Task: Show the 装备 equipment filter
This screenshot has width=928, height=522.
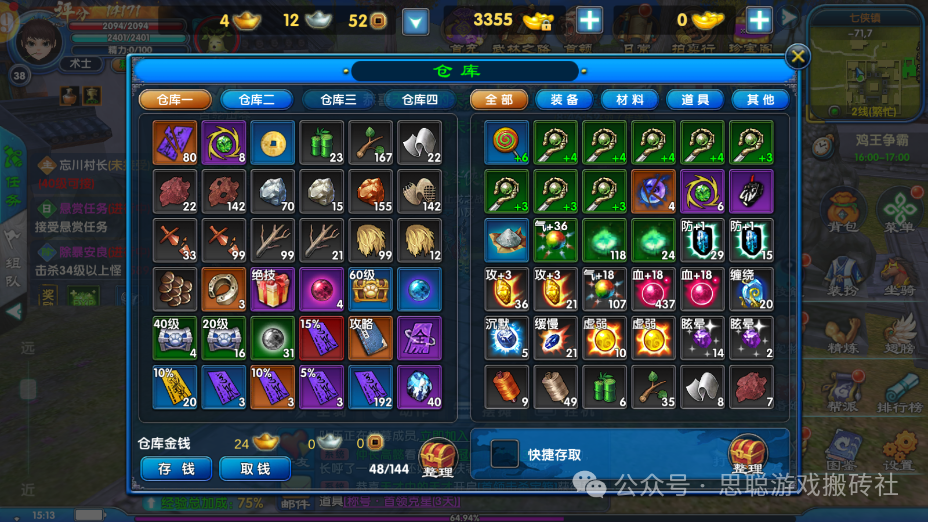Action: 565,100
